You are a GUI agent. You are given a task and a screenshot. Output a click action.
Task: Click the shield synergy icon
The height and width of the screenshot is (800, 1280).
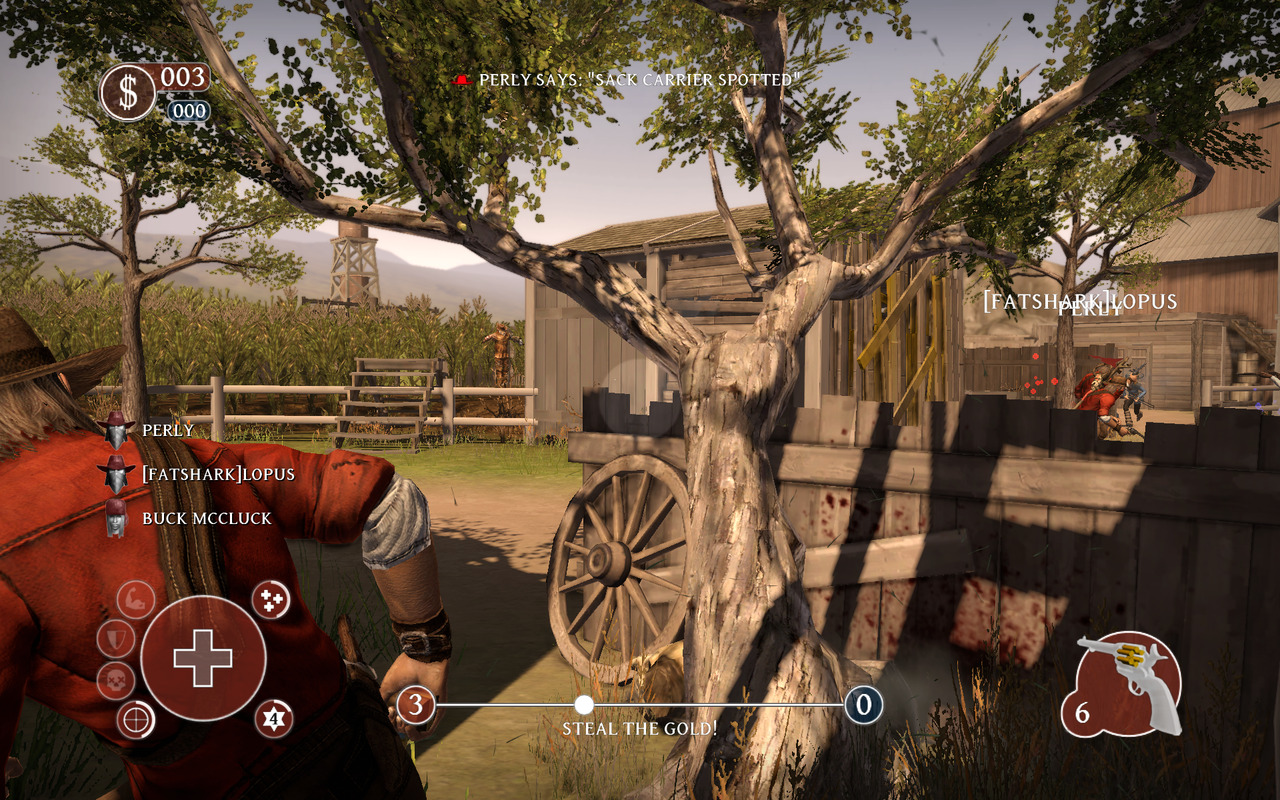pos(116,638)
